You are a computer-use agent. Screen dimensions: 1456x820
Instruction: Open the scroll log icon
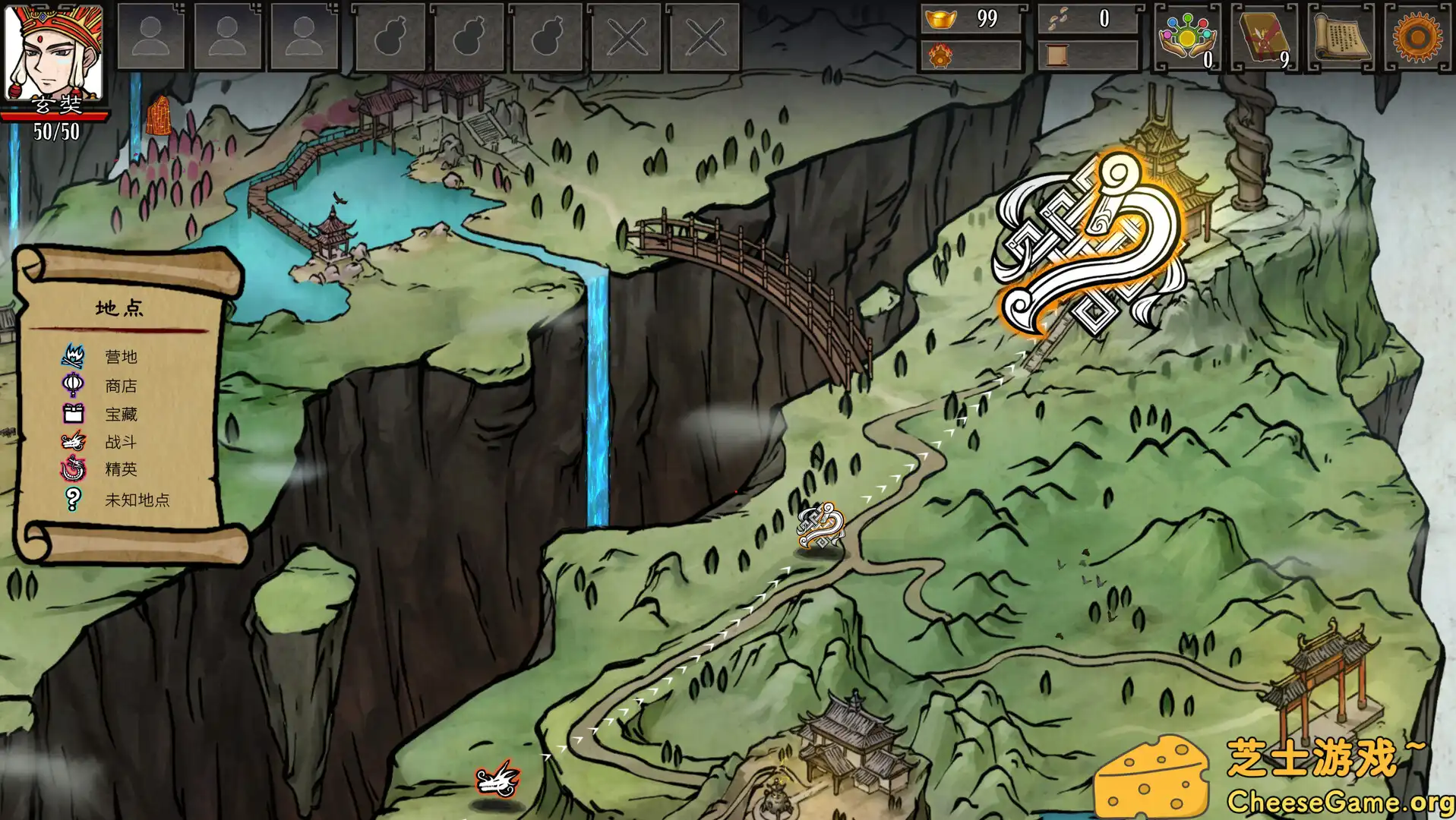pos(1341,36)
